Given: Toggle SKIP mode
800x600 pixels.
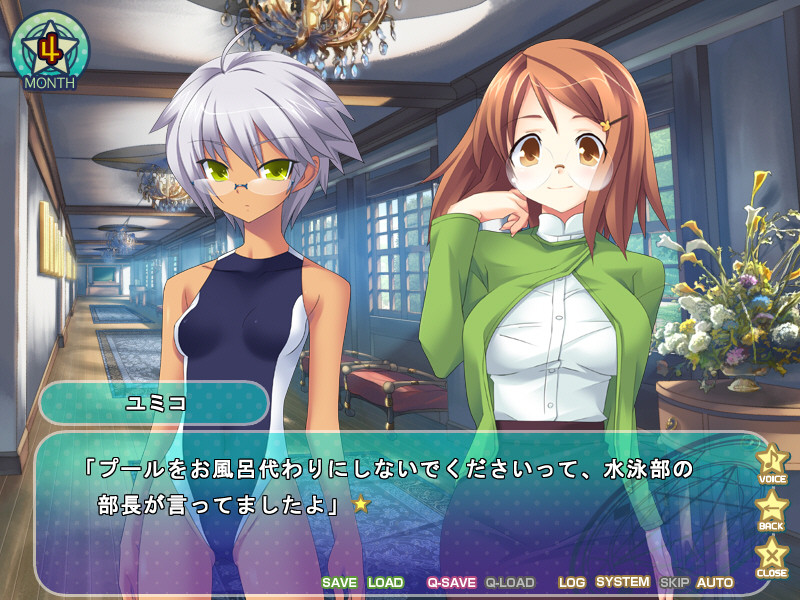Looking at the screenshot, I should pos(675,582).
